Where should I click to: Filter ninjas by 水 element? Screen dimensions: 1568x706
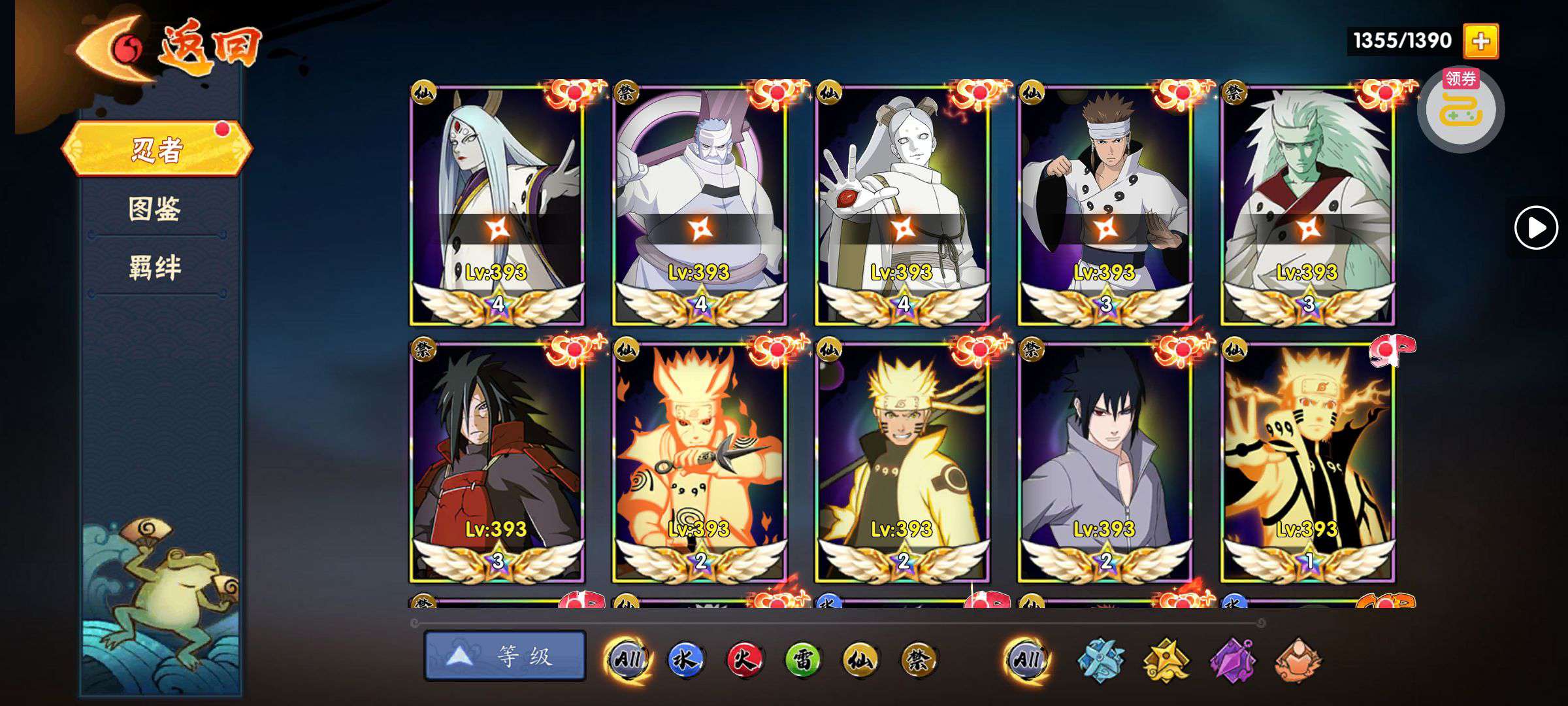coord(685,659)
